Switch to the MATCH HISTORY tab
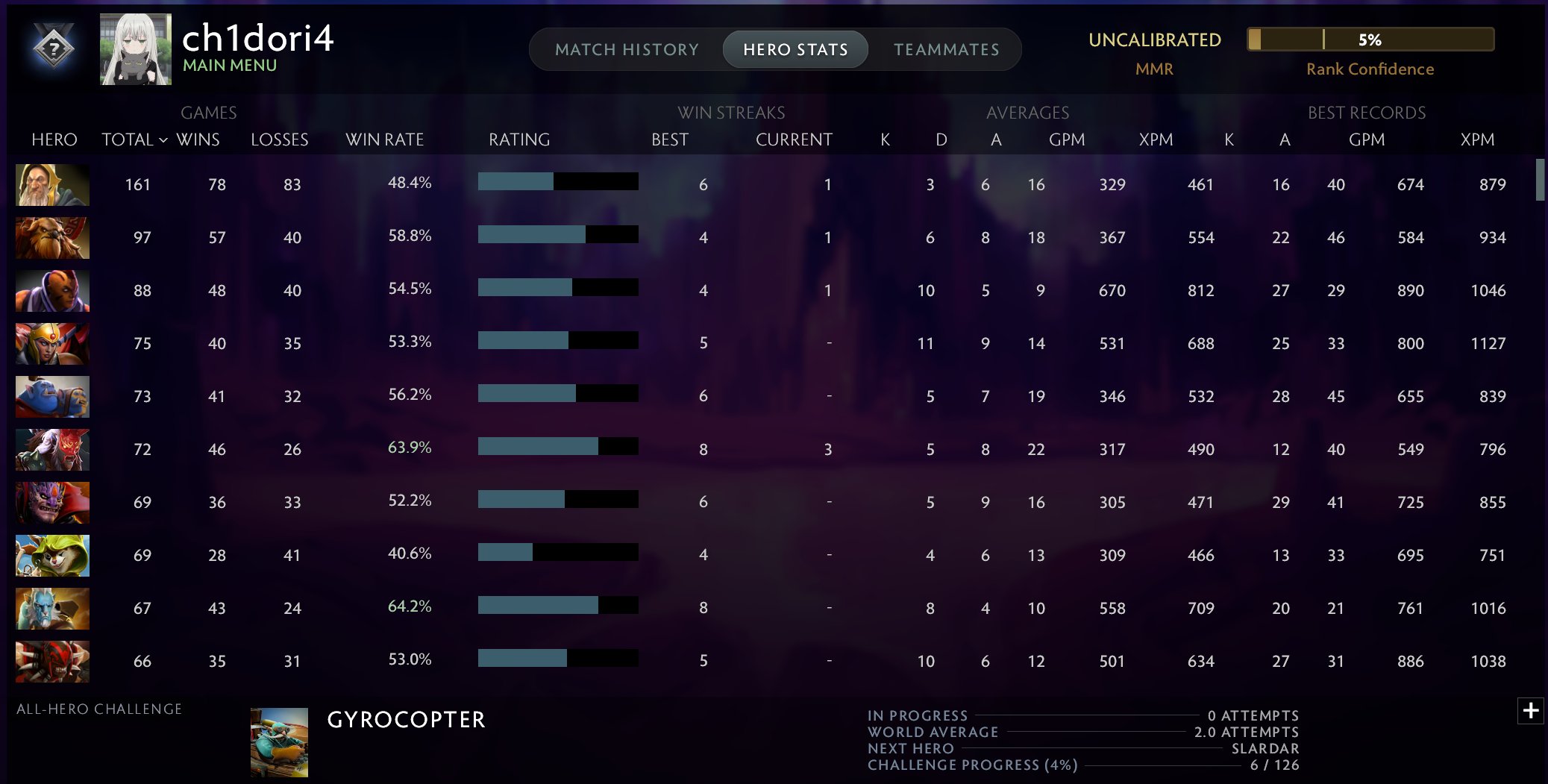The height and width of the screenshot is (784, 1548). tap(627, 49)
